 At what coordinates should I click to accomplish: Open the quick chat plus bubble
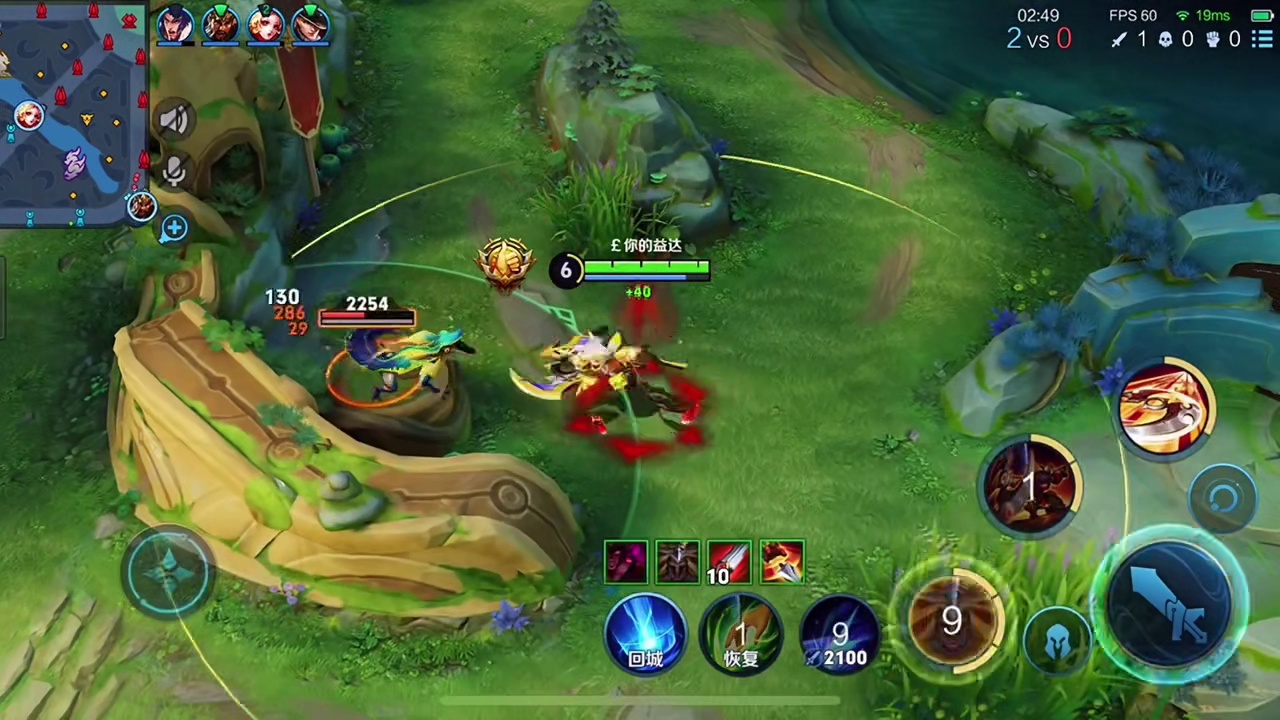point(174,229)
